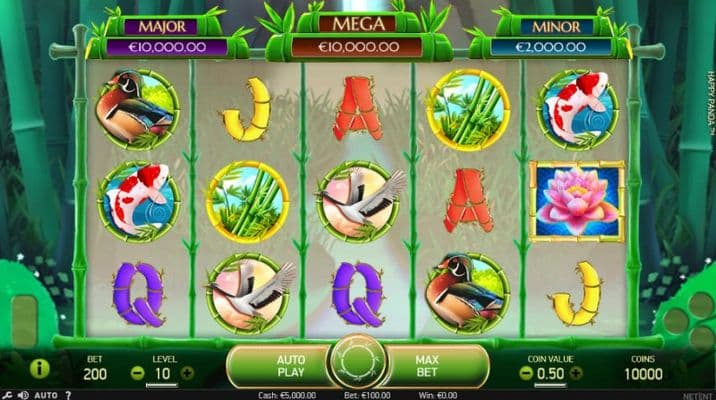Open the wrench settings icon
Image resolution: width=716 pixels, height=400 pixels.
[x=7, y=395]
